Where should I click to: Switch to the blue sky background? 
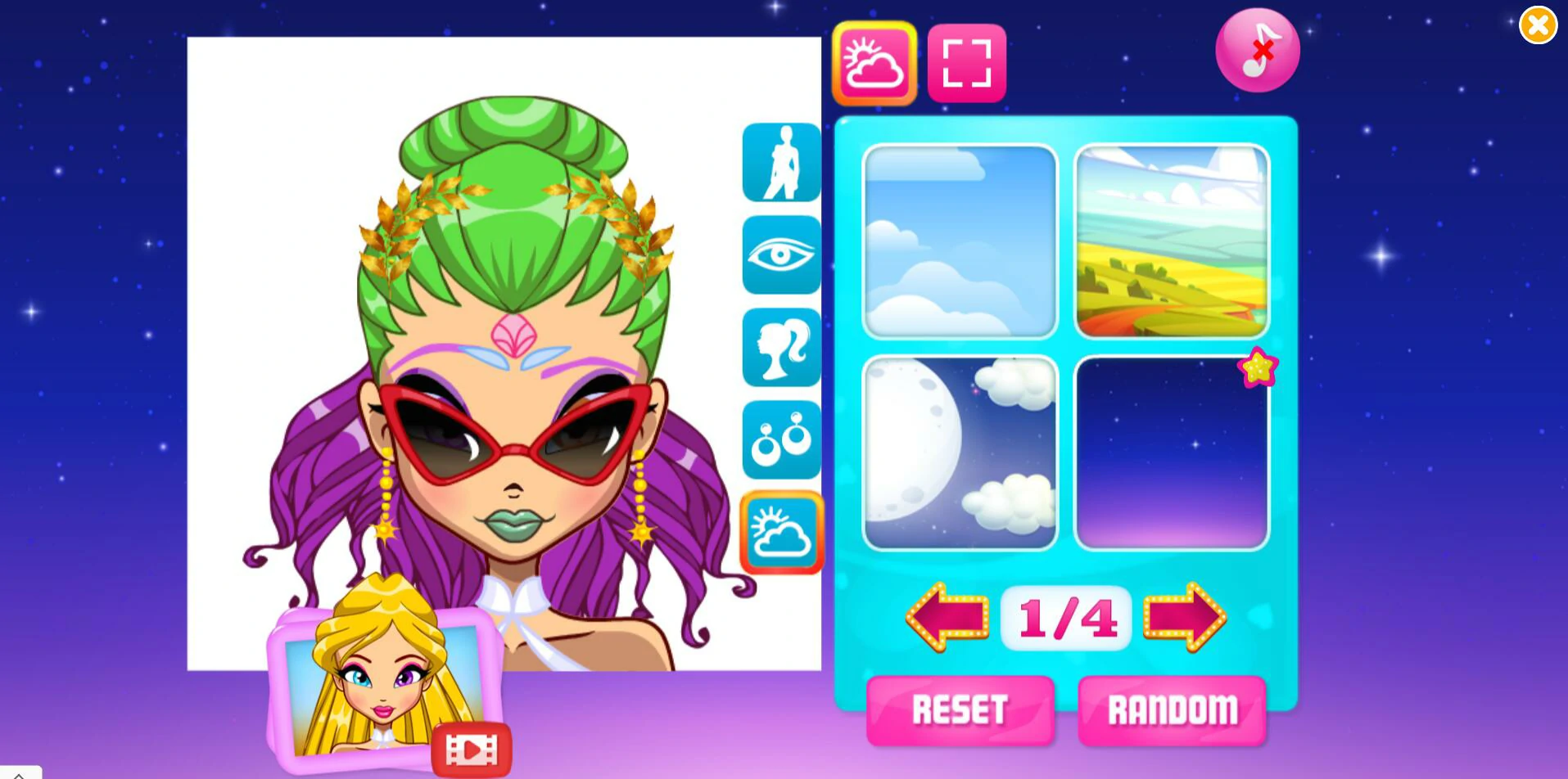click(960, 241)
